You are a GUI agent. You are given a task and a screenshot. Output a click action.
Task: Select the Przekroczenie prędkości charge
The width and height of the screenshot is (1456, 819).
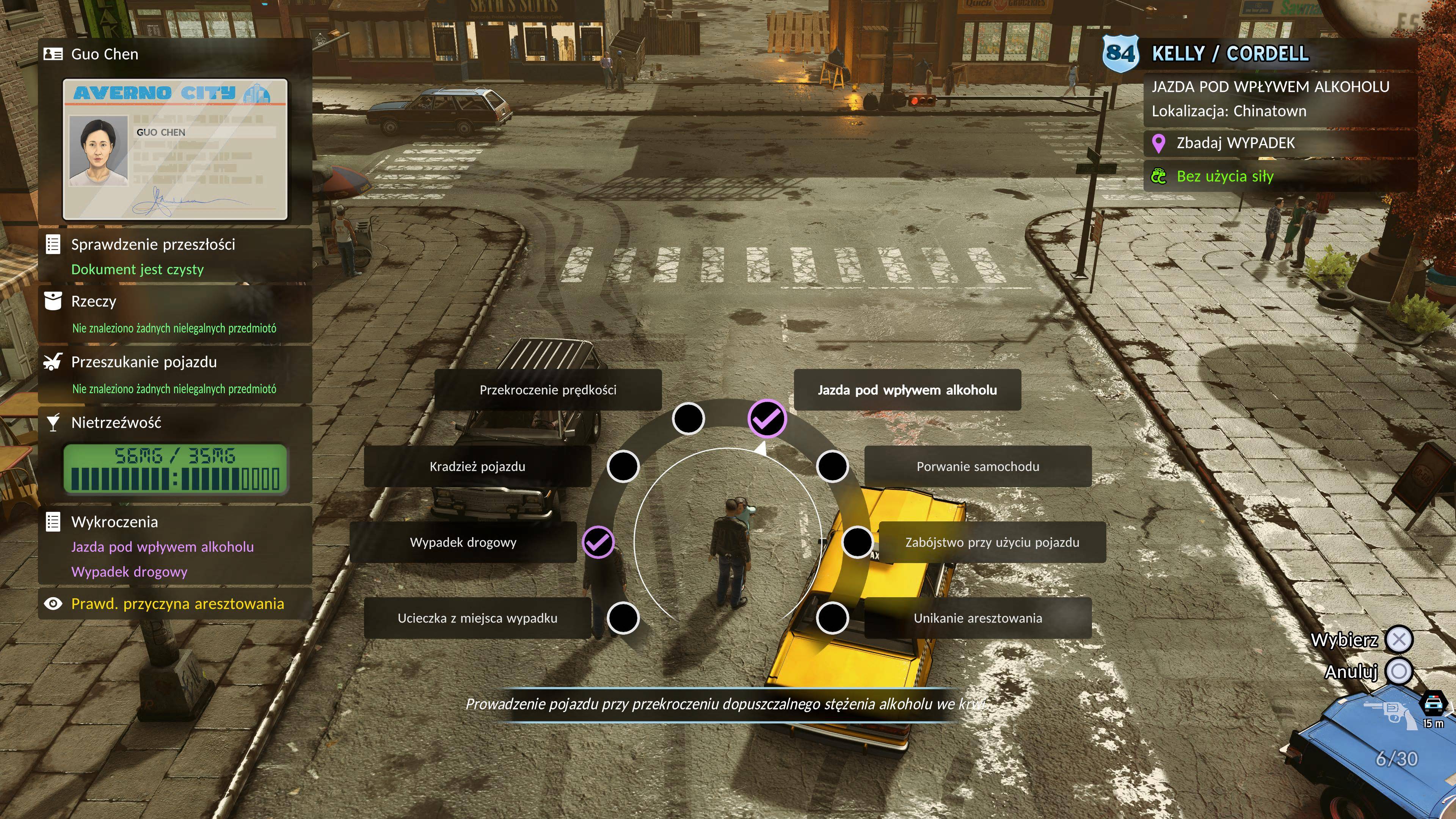(x=547, y=390)
